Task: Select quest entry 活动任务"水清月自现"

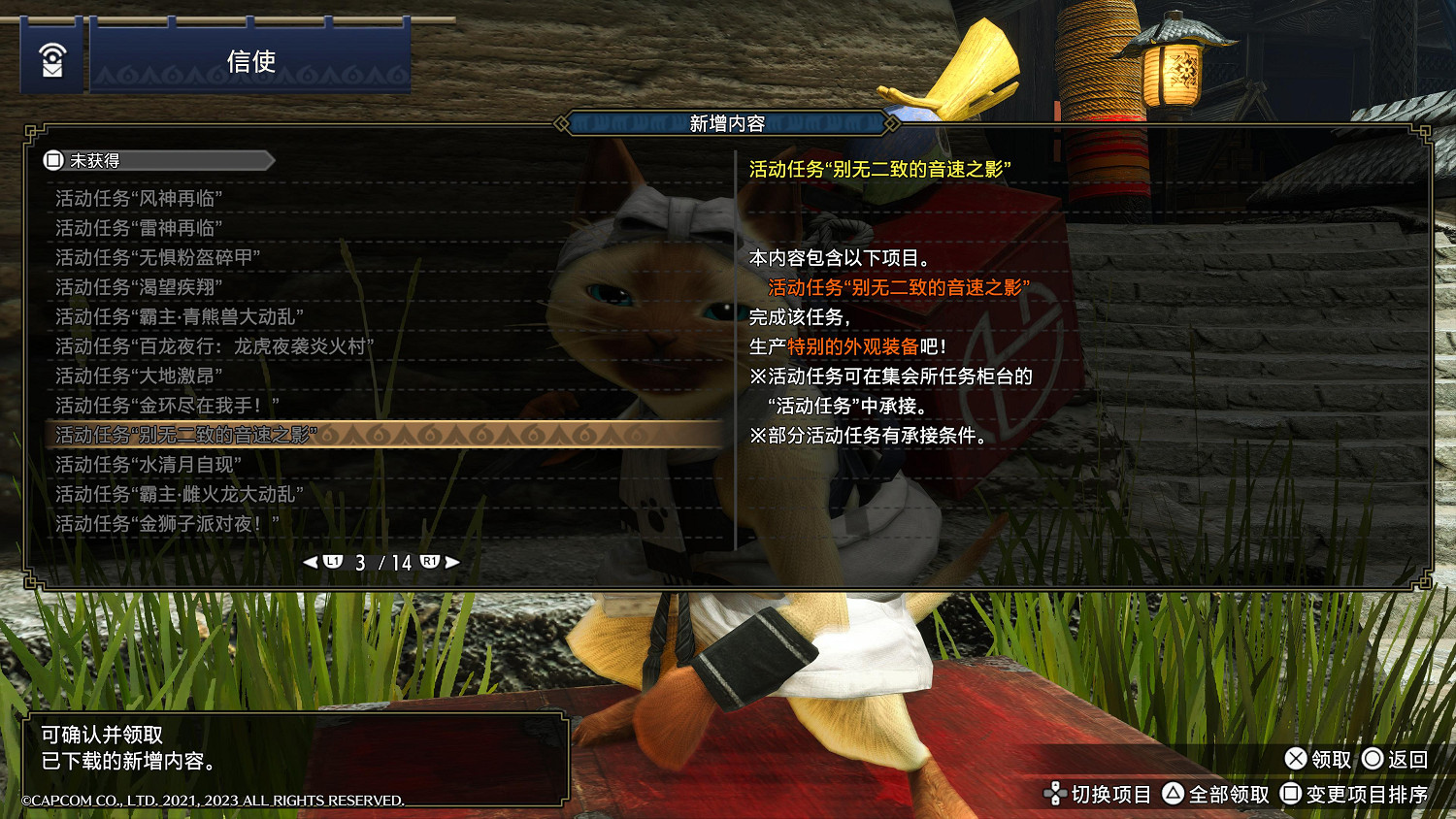Action: (x=146, y=464)
